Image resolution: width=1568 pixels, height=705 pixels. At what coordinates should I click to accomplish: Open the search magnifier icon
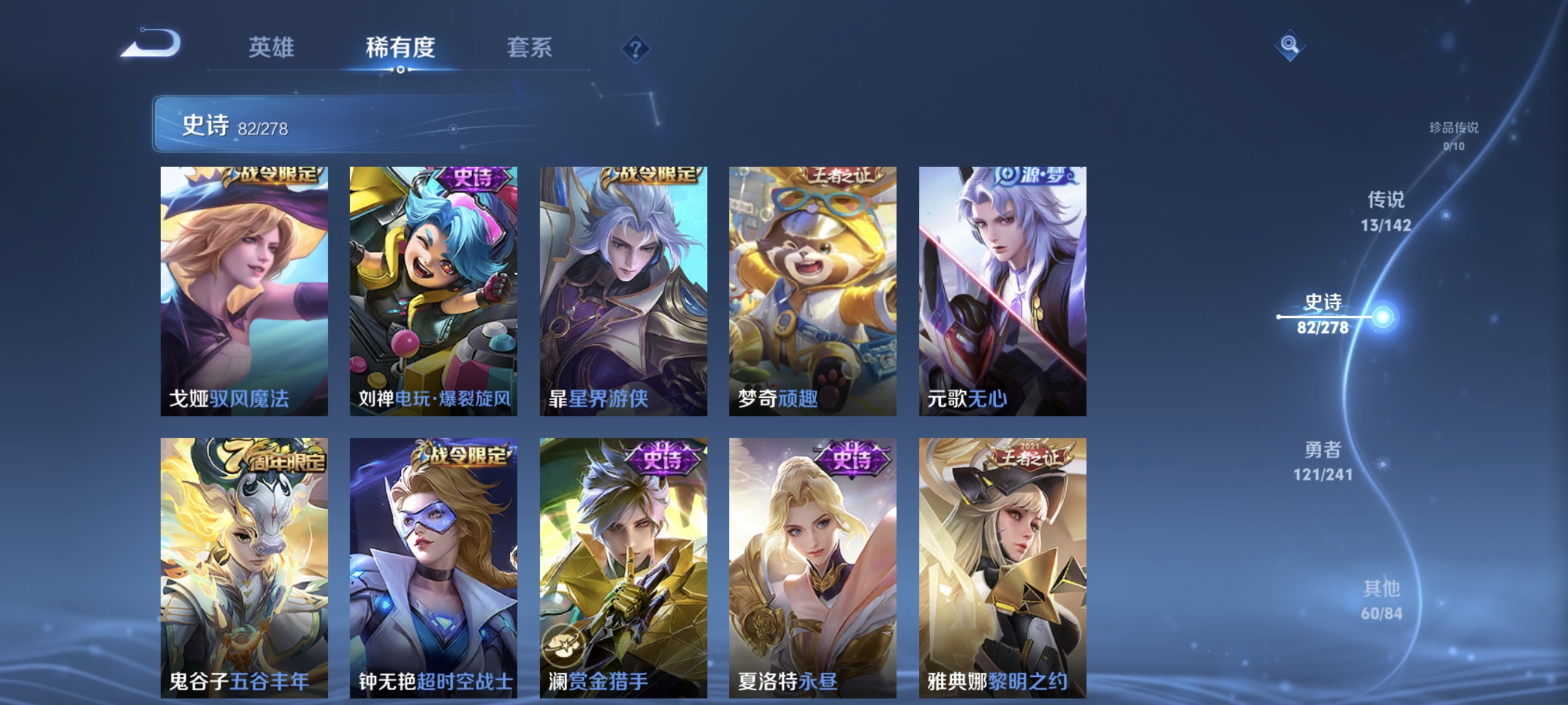pyautogui.click(x=1290, y=45)
